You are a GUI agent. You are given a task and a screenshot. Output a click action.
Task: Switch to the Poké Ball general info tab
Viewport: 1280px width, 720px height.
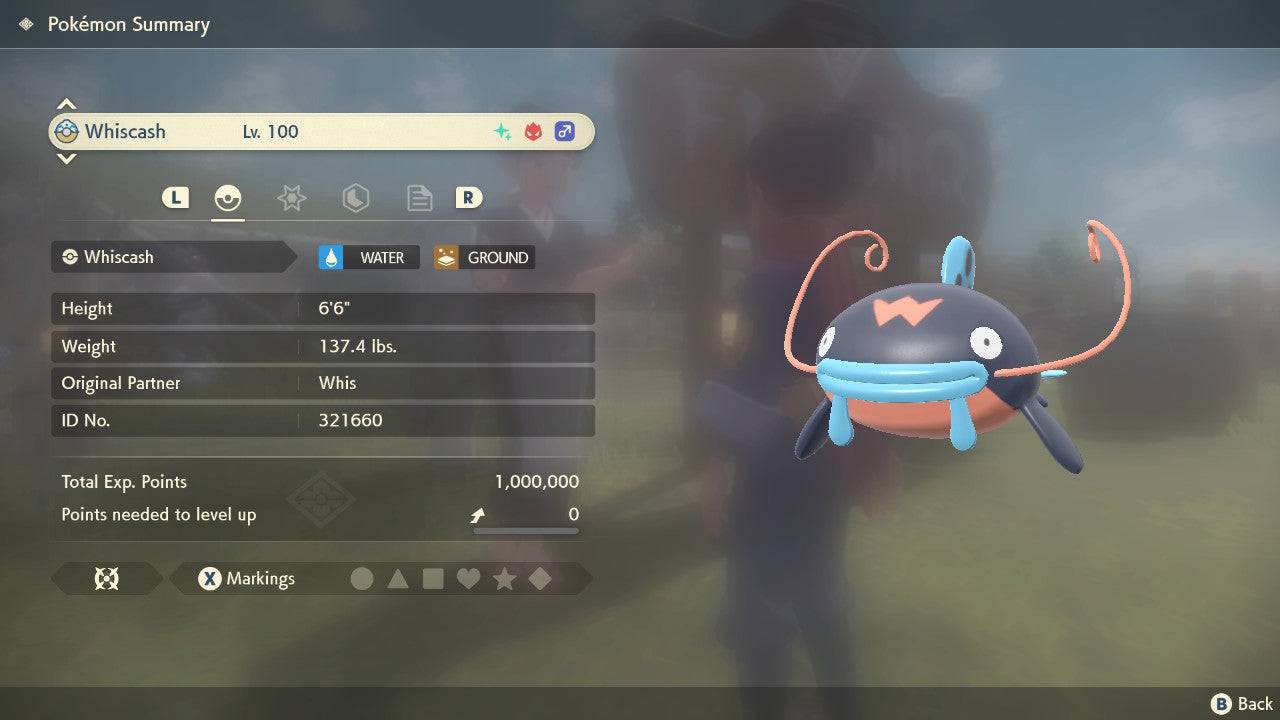point(228,198)
